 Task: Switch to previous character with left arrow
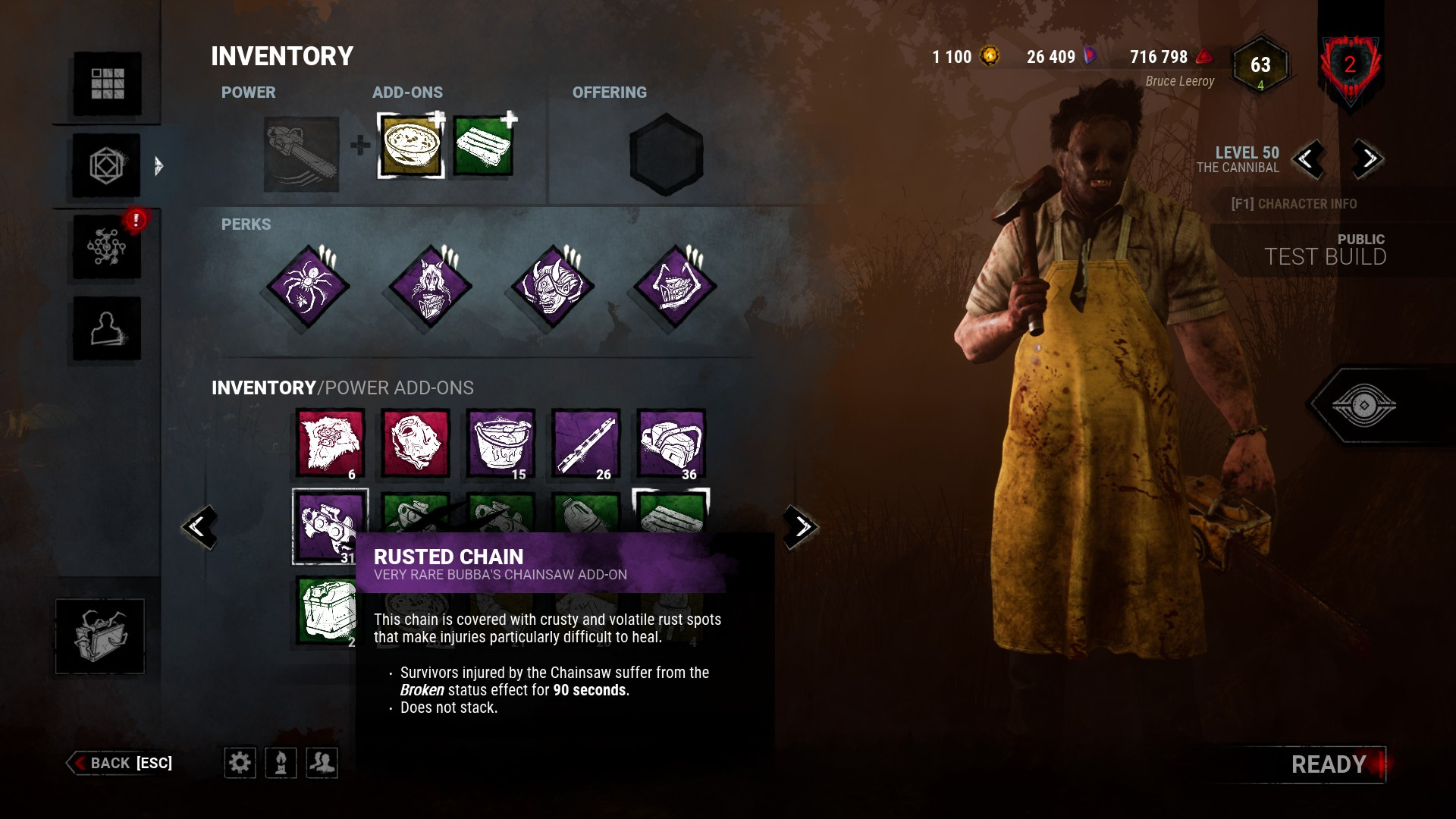tap(1307, 159)
